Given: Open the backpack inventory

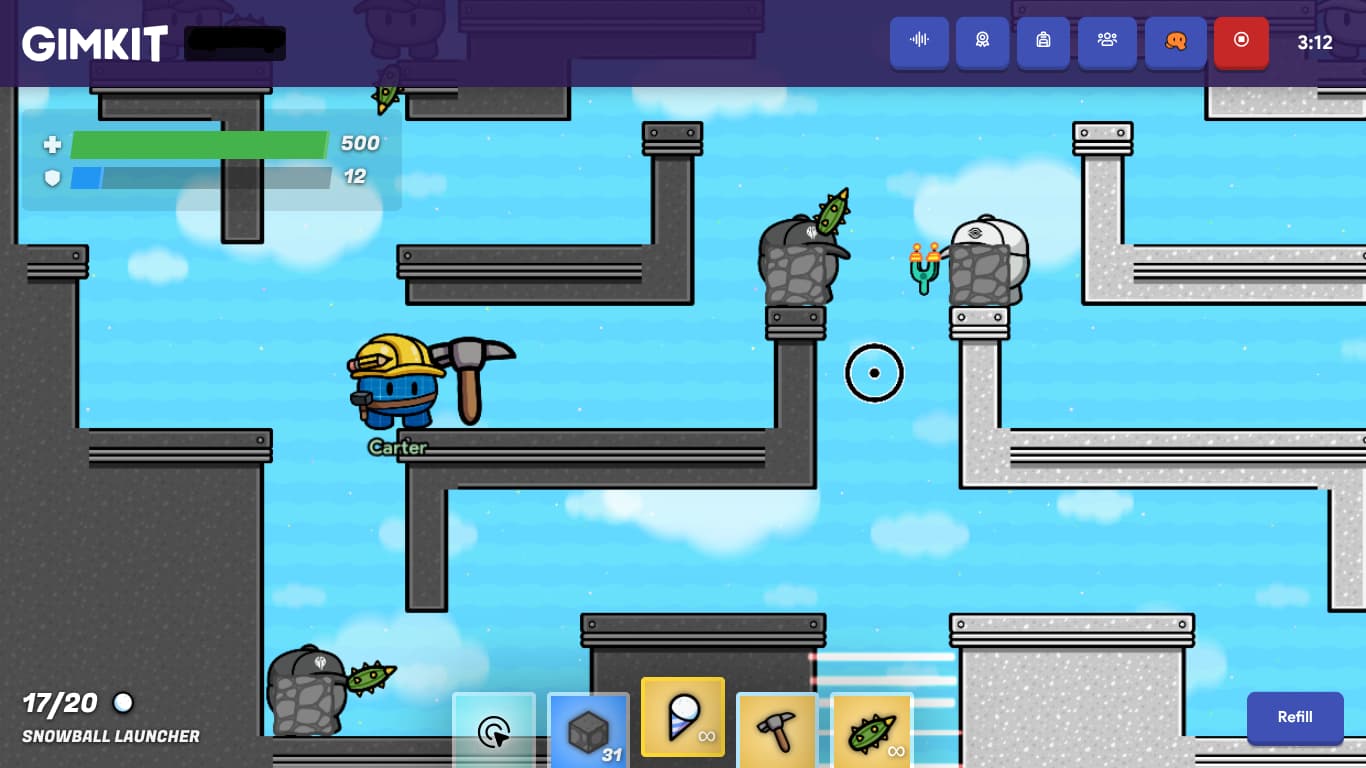Looking at the screenshot, I should pos(1043,41).
